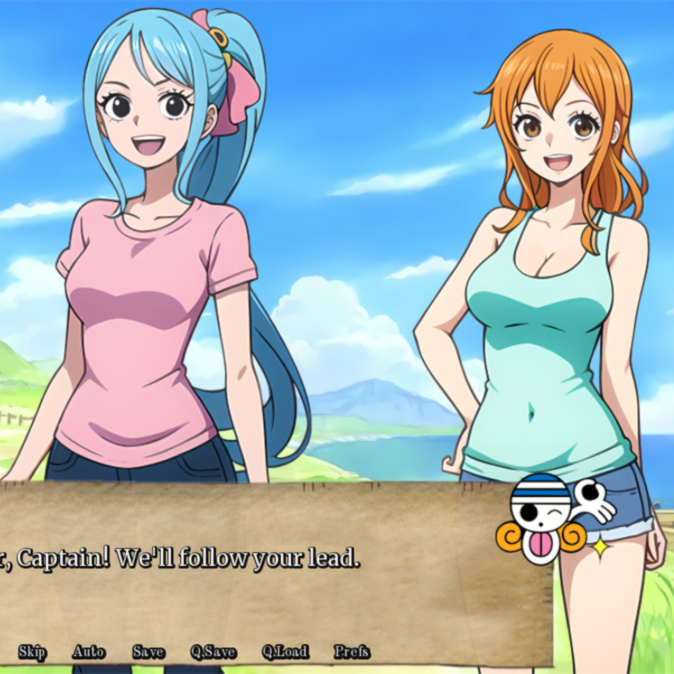This screenshot has width=674, height=674.
Task: Click the Skip quick-menu button
Action: pos(32,652)
